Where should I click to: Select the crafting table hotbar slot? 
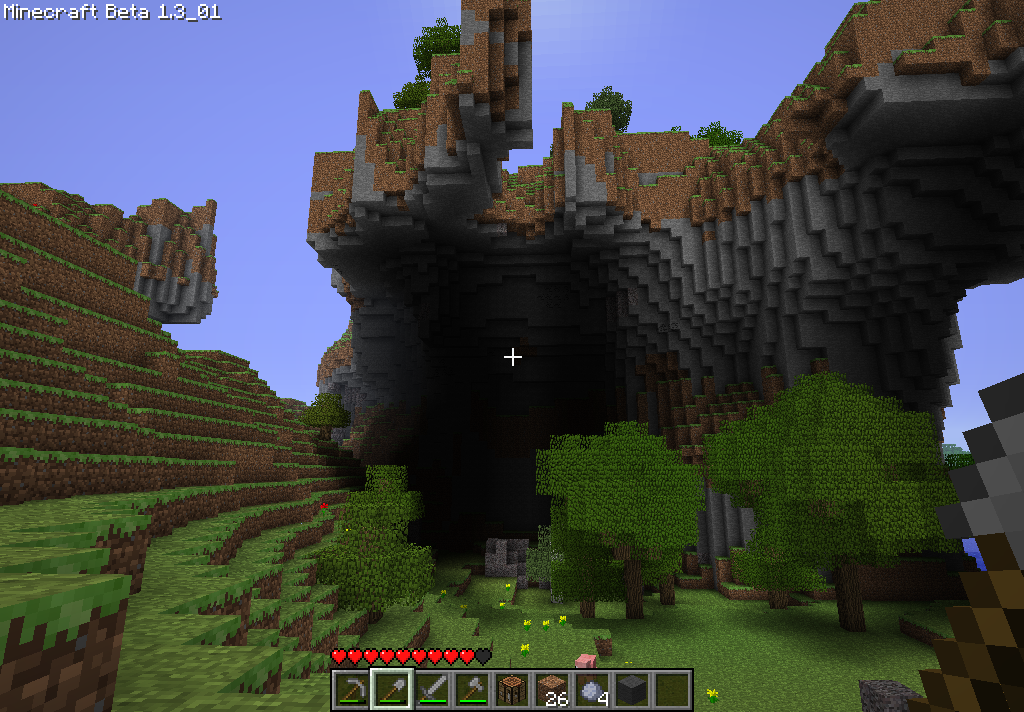(511, 689)
